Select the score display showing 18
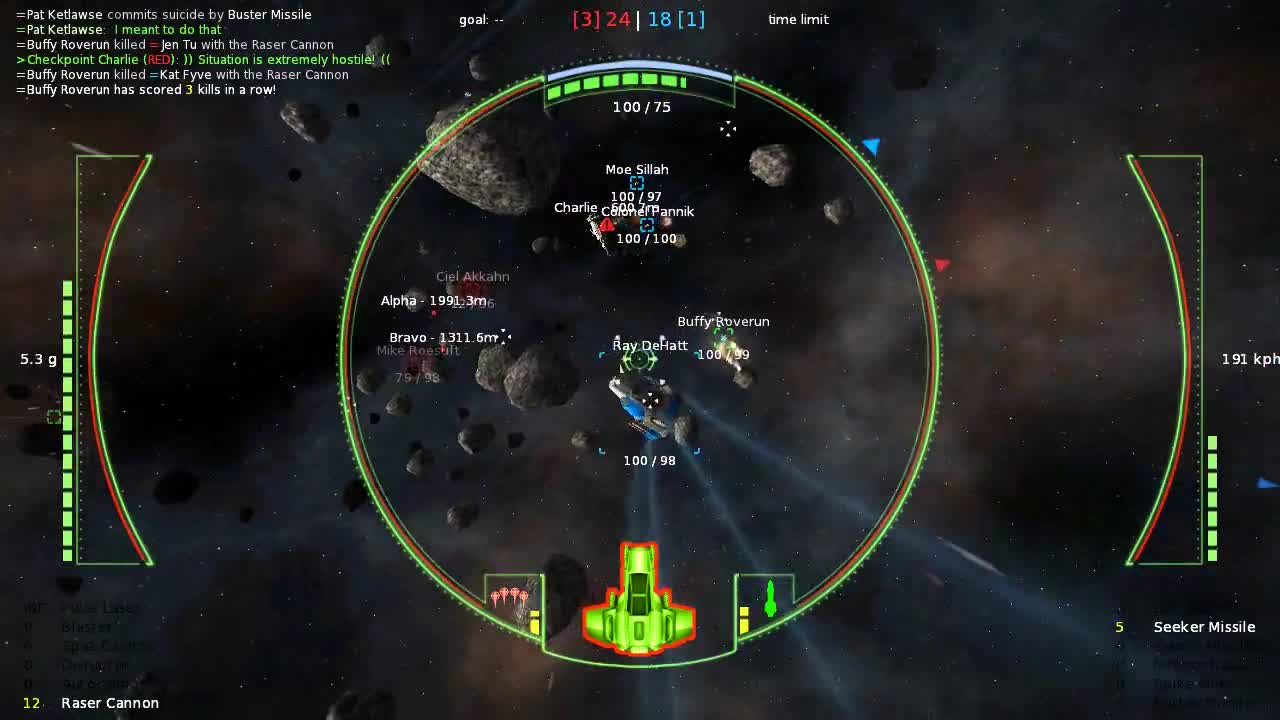This screenshot has width=1280, height=720. point(662,19)
